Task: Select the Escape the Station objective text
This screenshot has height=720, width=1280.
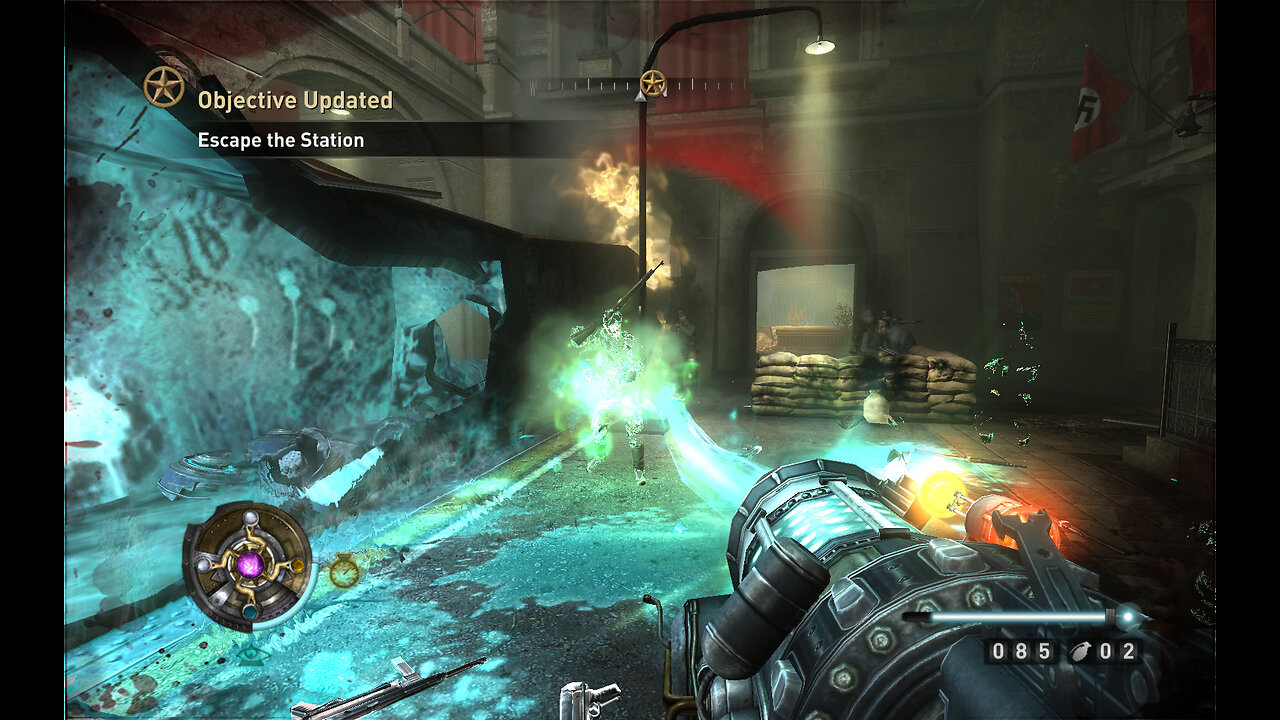Action: 281,140
